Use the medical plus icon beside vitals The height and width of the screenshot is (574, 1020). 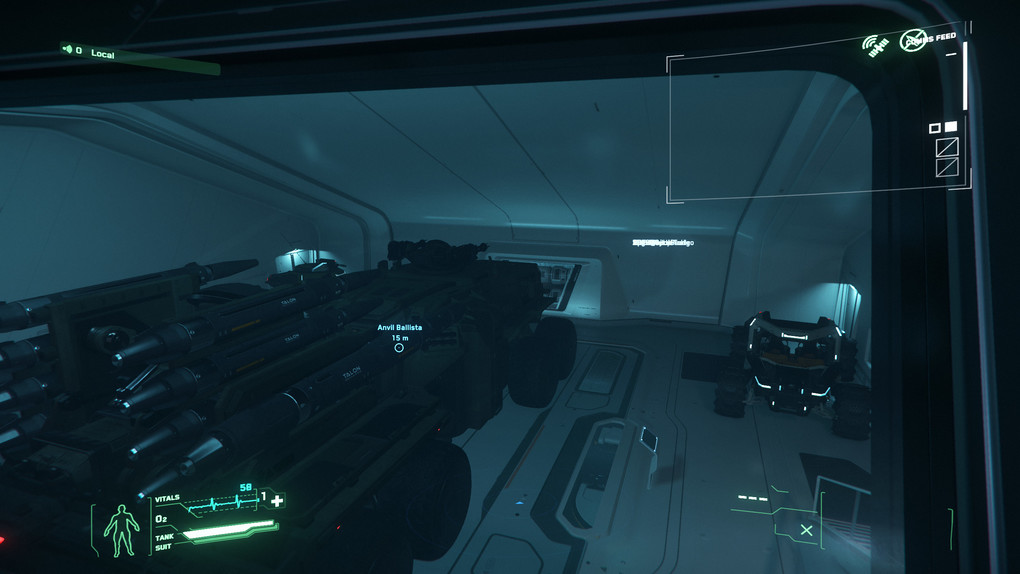click(x=277, y=500)
